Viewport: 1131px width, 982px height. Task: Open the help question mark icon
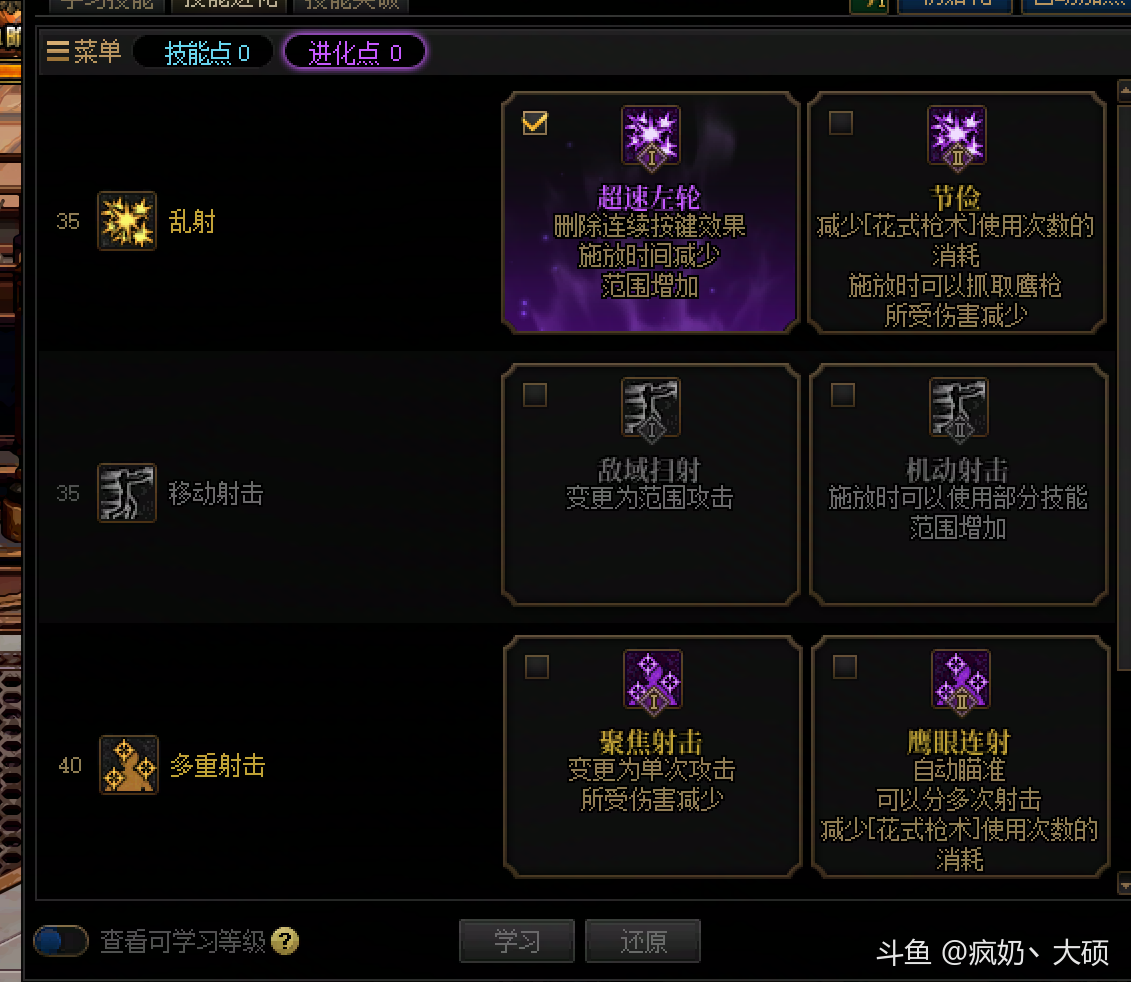(286, 941)
